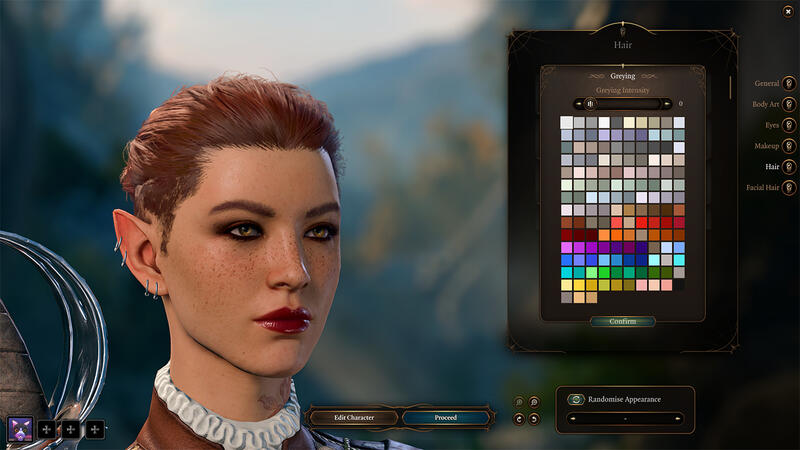Select the Eyes category
Image resolution: width=800 pixels, height=450 pixels.
tap(789, 125)
